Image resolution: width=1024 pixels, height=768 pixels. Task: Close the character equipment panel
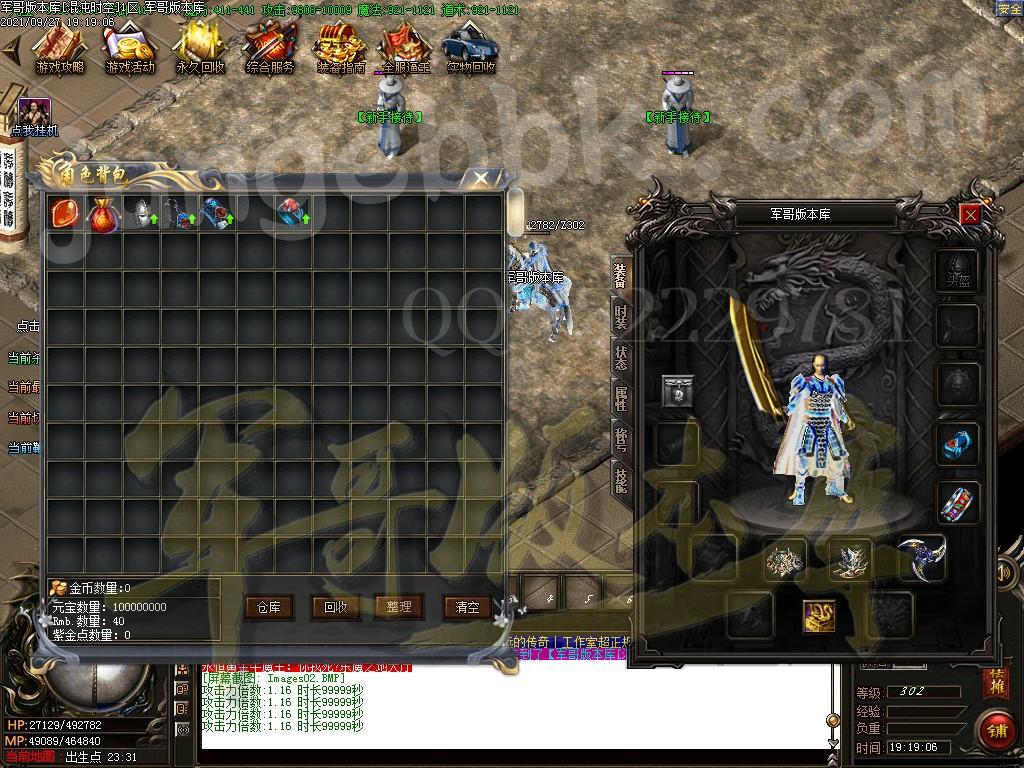pyautogui.click(x=969, y=214)
